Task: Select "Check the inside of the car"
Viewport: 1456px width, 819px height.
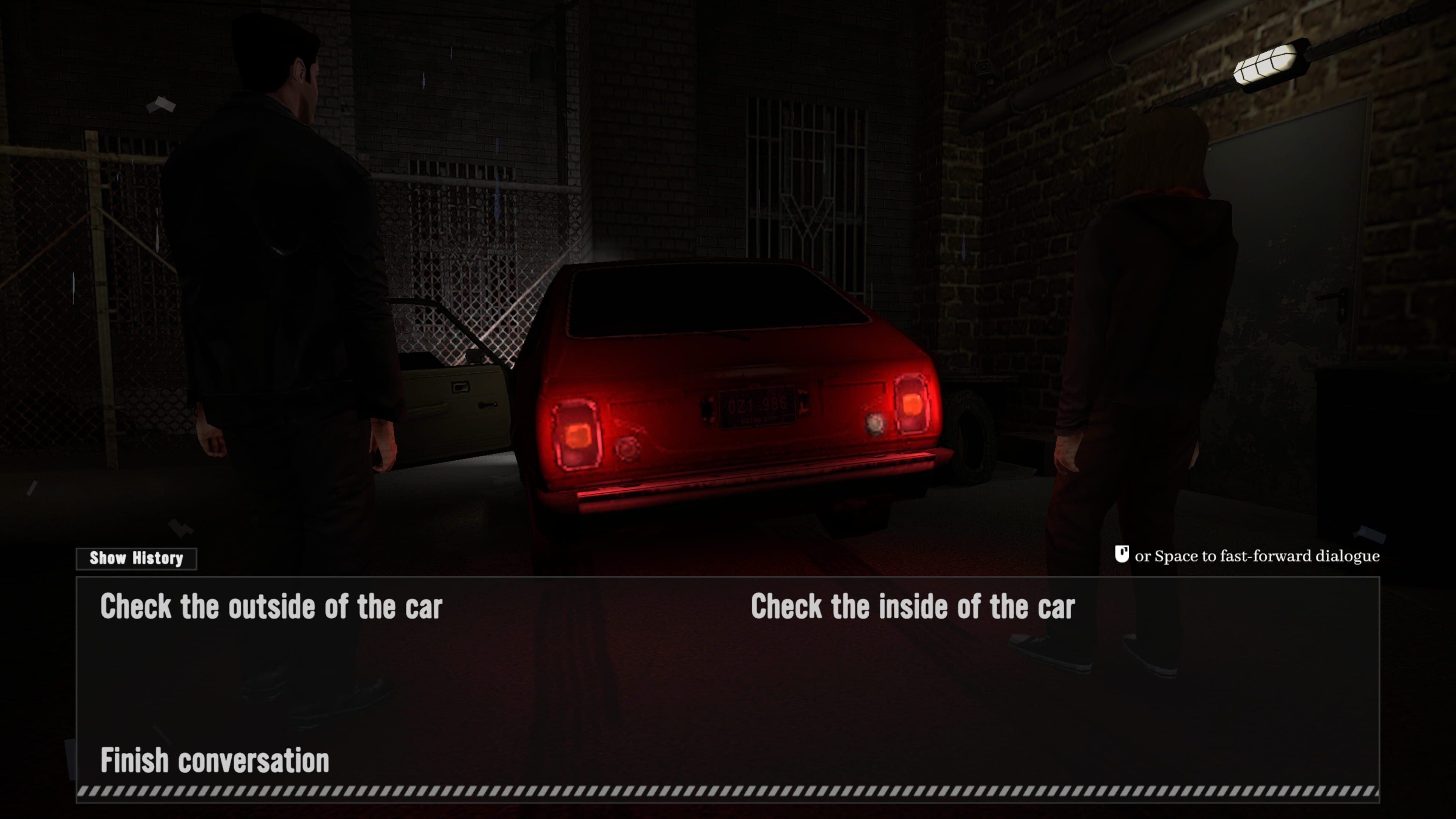Action: [x=912, y=607]
